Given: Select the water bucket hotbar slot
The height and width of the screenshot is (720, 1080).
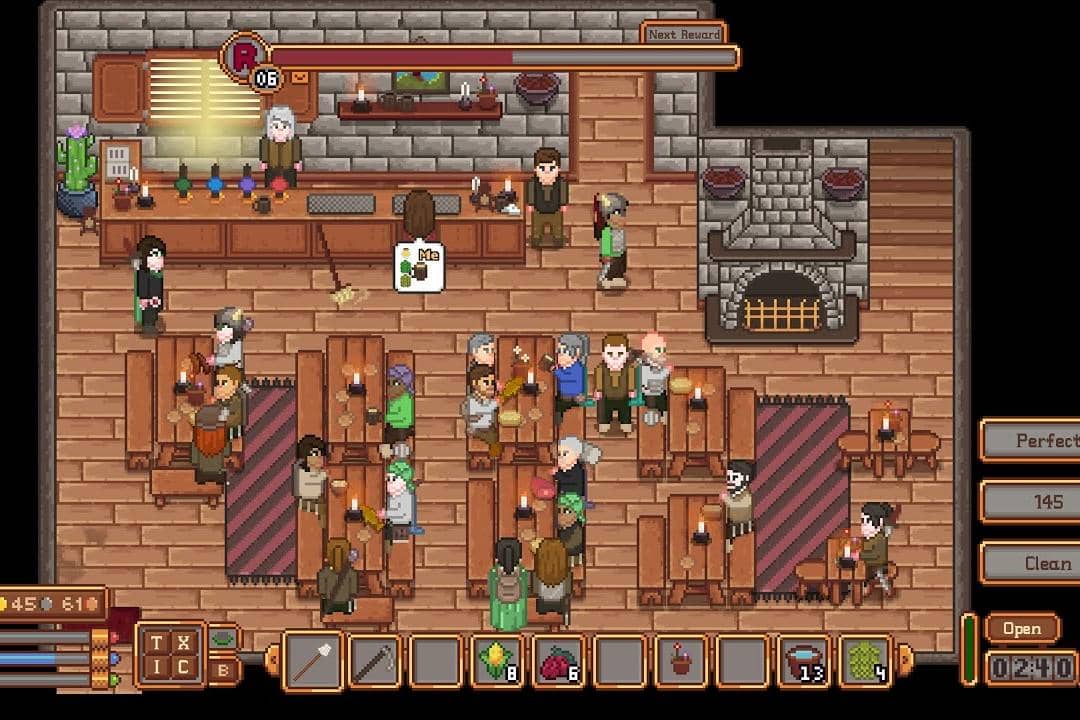Looking at the screenshot, I should point(803,661).
